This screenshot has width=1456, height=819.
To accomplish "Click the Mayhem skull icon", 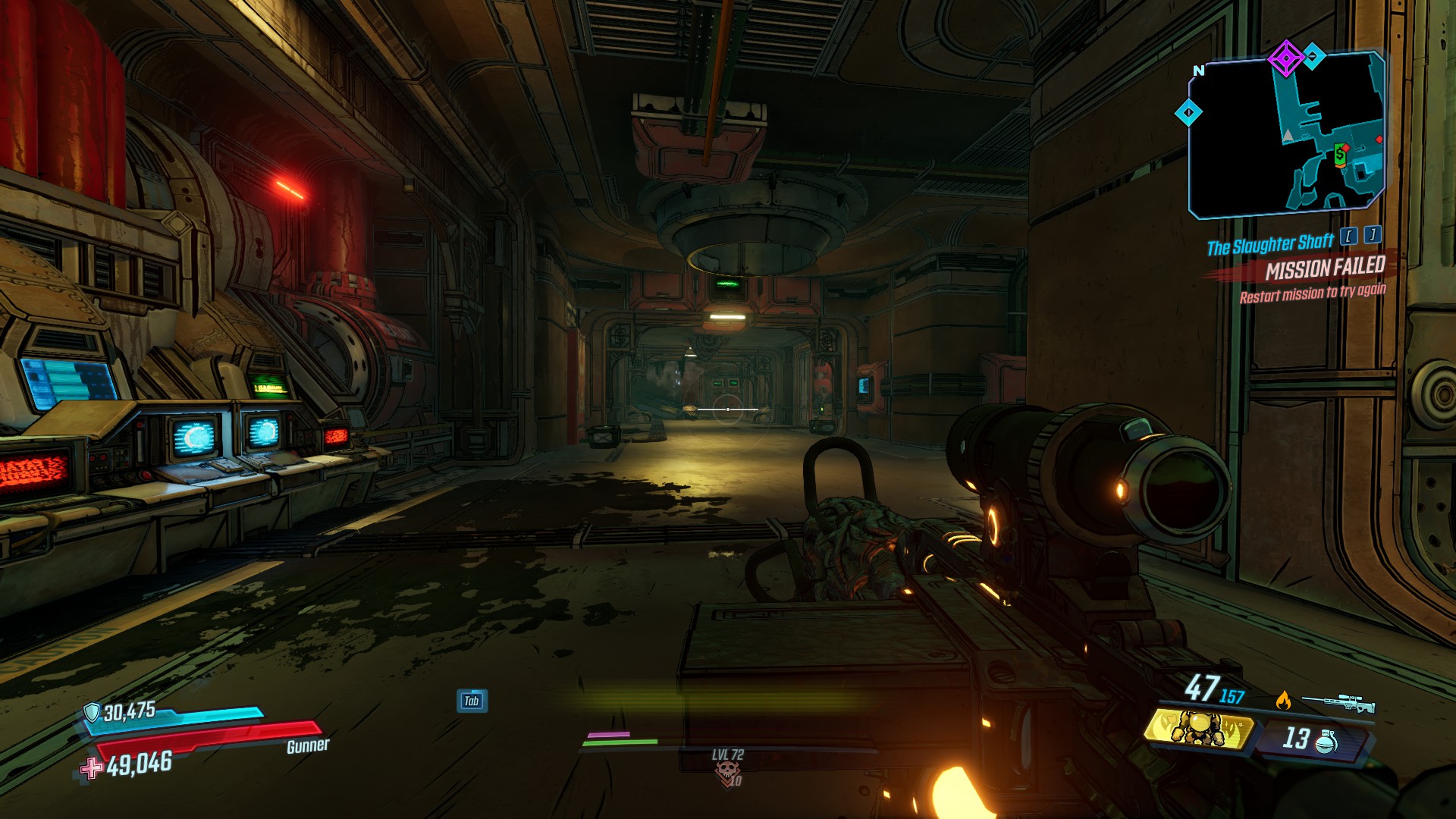I will pos(727,771).
